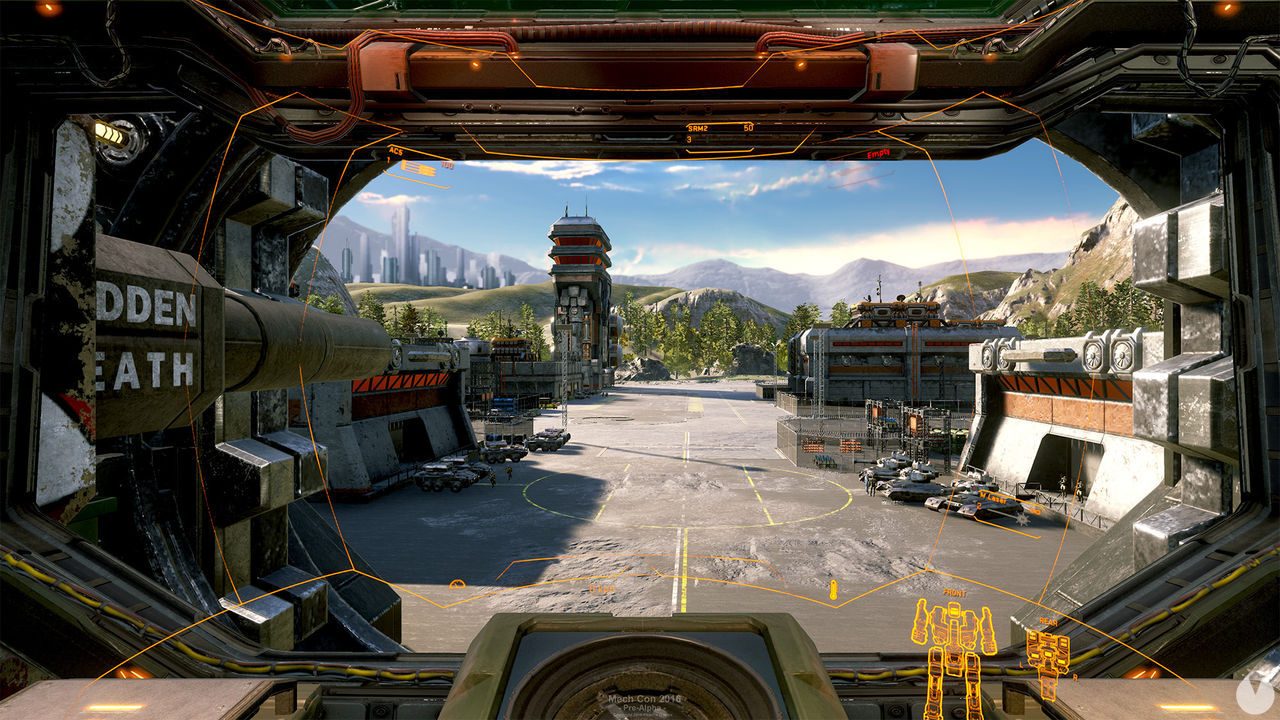Expand the right arm on the FRONT diagram
1280x720 pixels.
987,630
